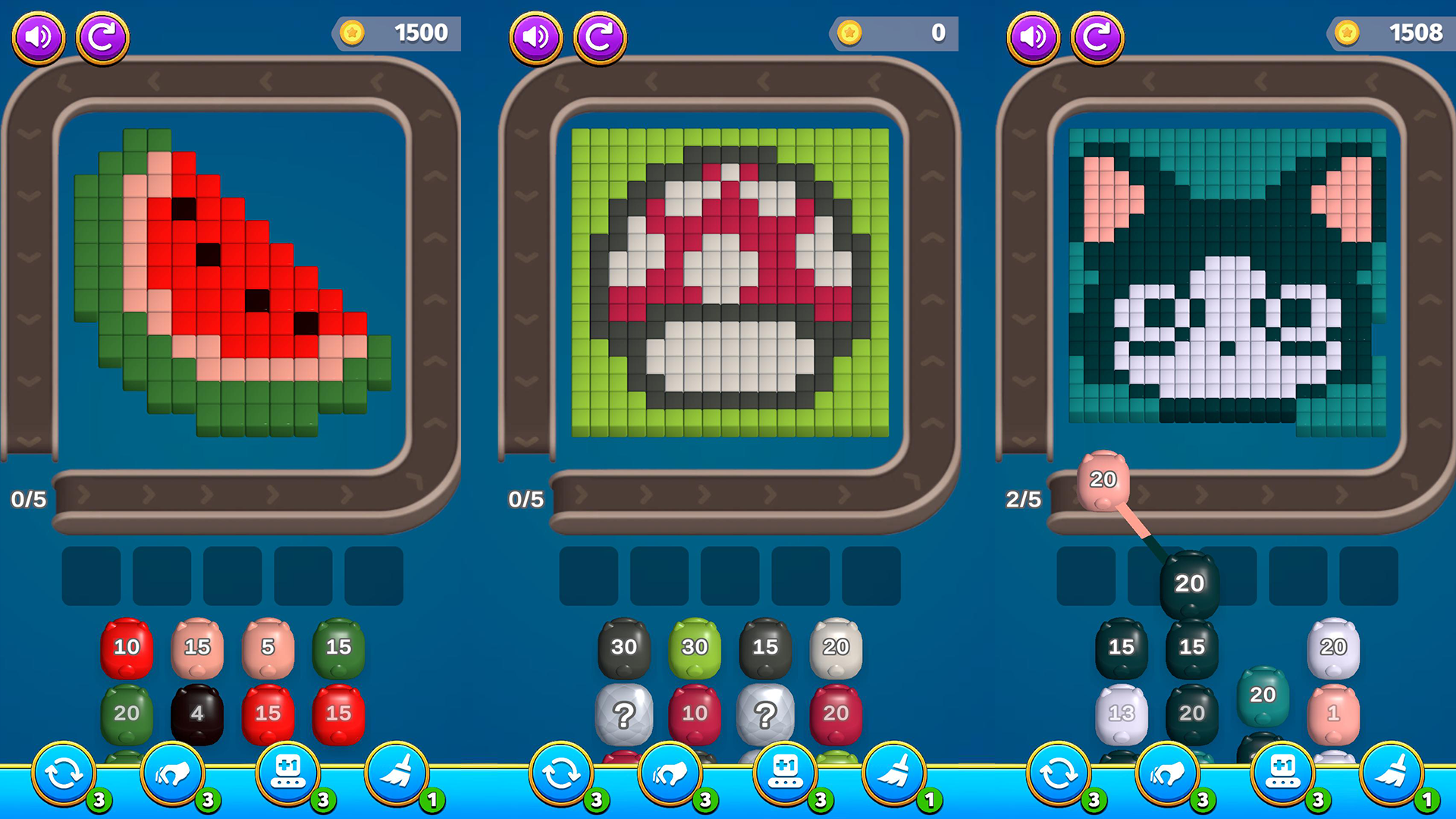
Task: Mute sound on the watermelon puzzle panel
Action: point(37,34)
